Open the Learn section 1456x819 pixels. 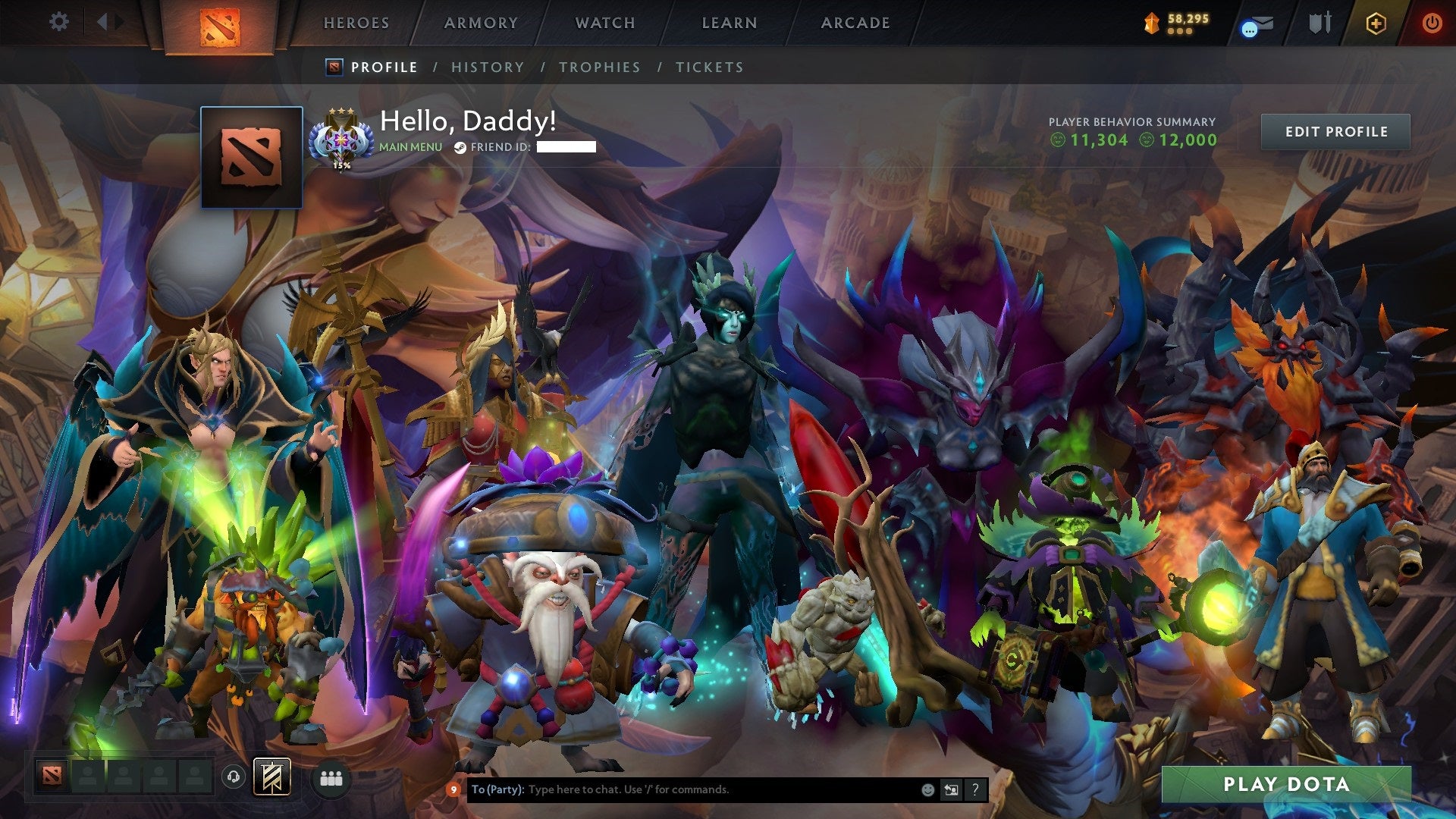pos(730,24)
